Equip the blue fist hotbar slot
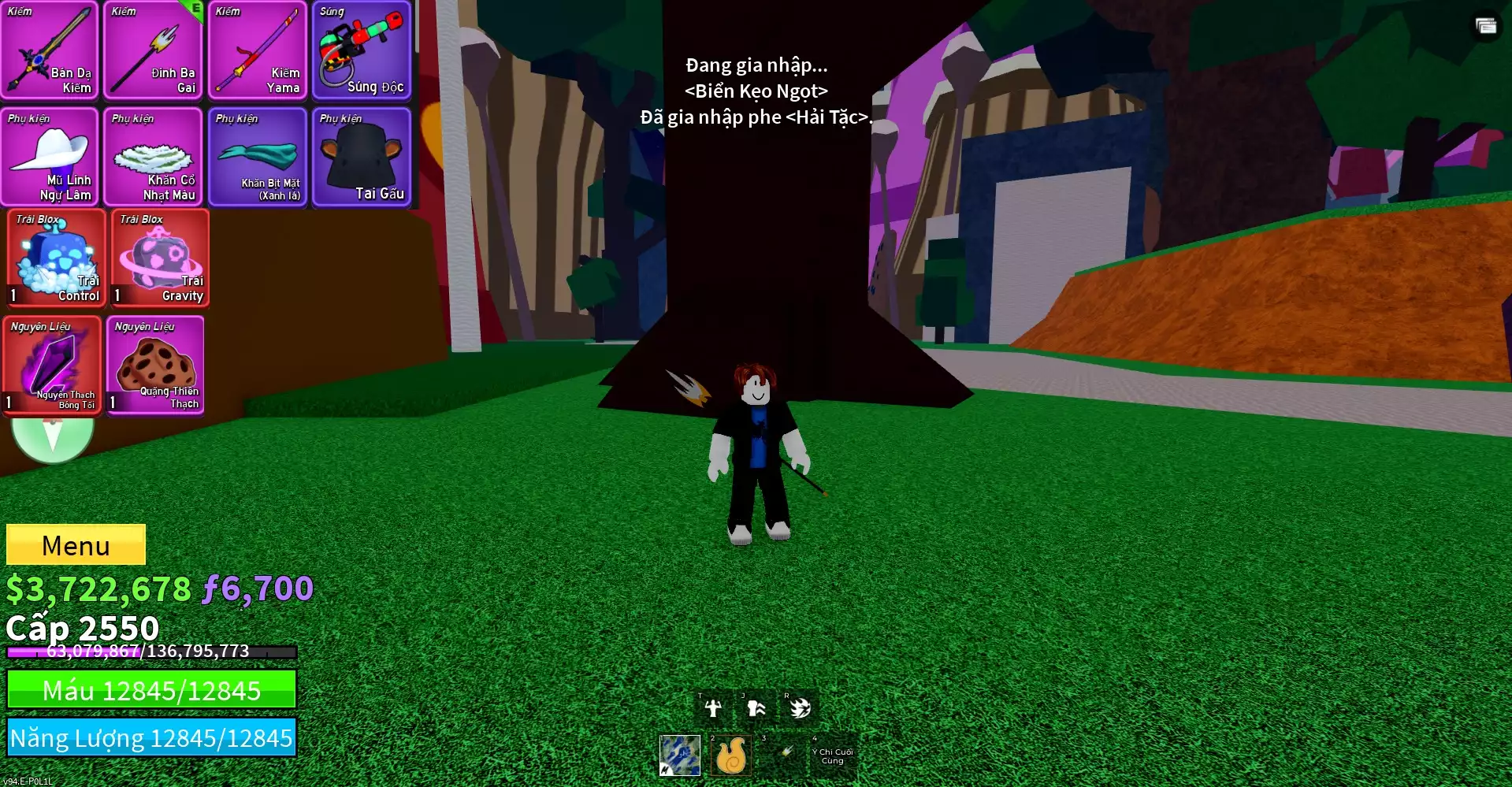1512x787 pixels. pyautogui.click(x=680, y=755)
